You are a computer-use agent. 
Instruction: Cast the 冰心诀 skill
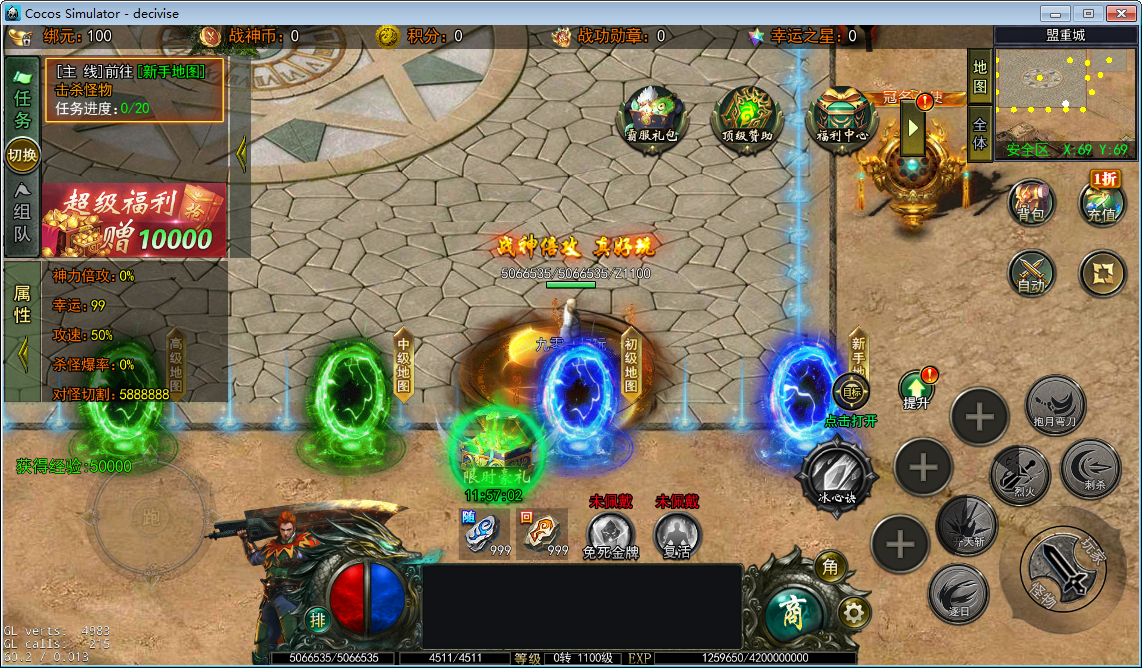(837, 473)
